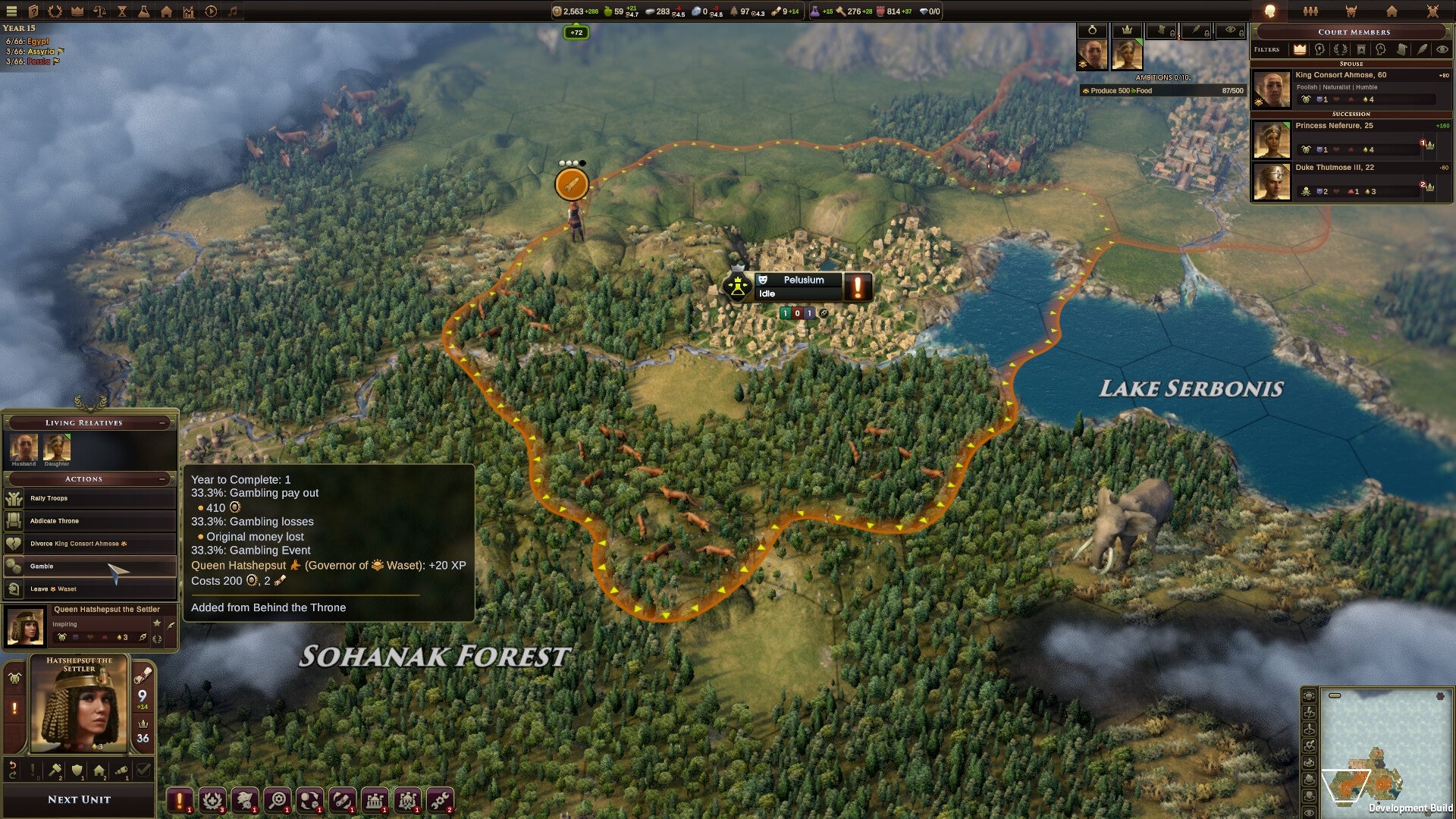Collapse the Living Relatives panel
The height and width of the screenshot is (819, 1456).
point(162,422)
